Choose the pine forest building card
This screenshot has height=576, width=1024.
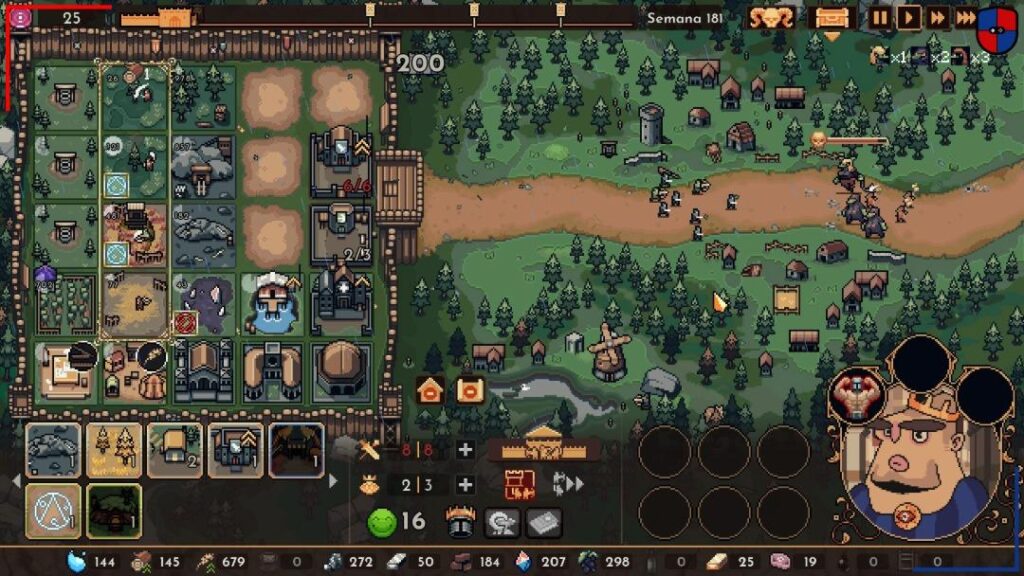point(114,450)
